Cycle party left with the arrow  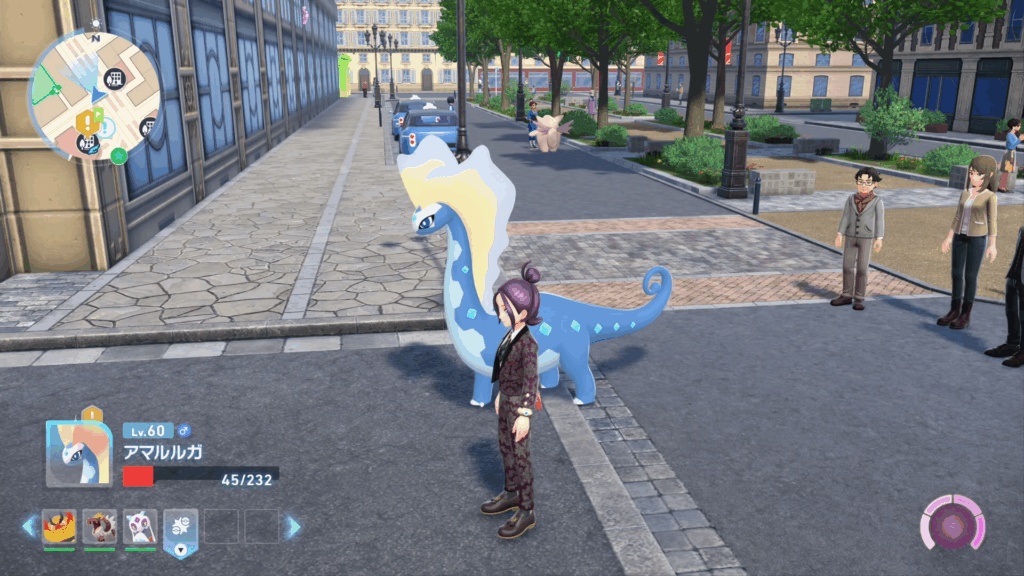pyautogui.click(x=30, y=526)
